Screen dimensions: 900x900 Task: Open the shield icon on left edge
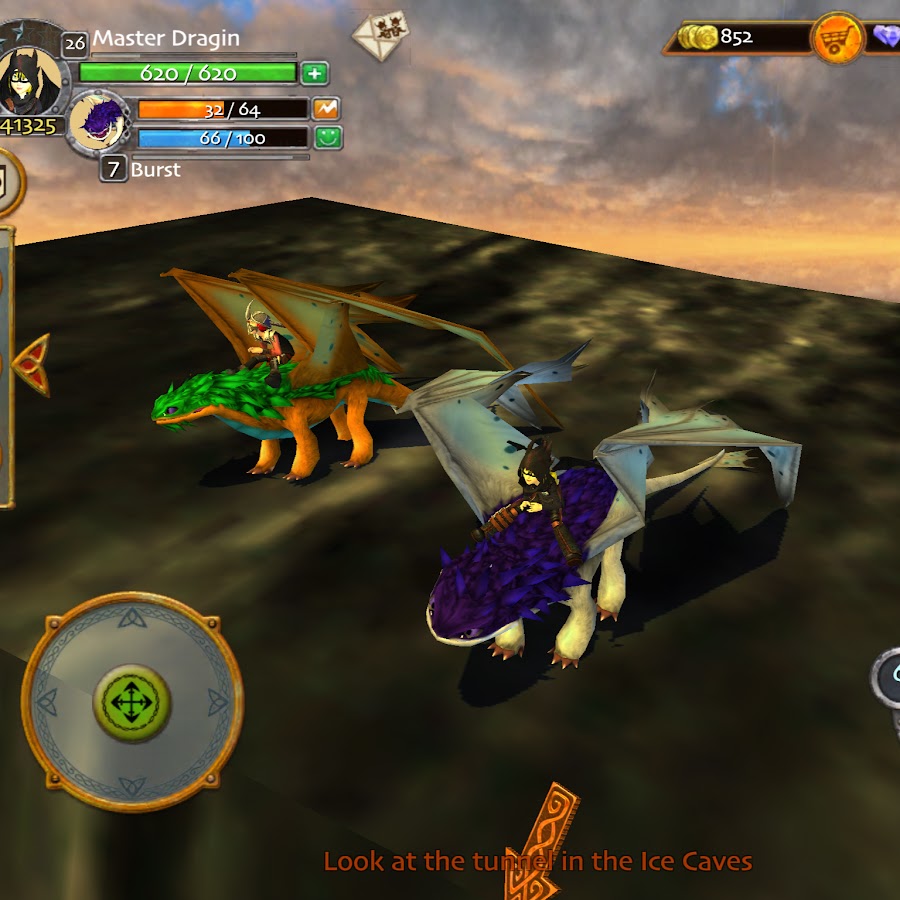pos(6,182)
